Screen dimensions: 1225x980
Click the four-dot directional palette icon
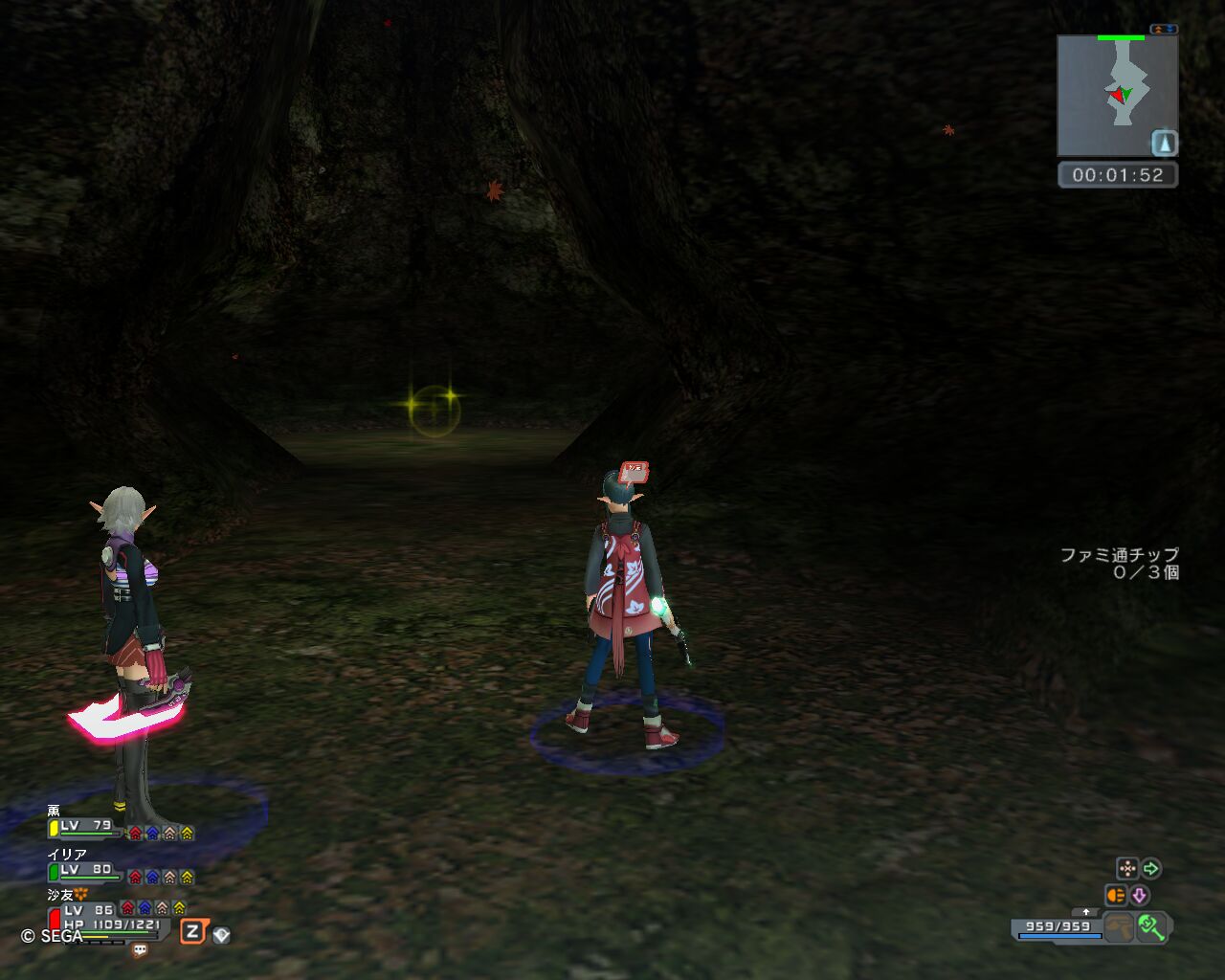(1127, 869)
